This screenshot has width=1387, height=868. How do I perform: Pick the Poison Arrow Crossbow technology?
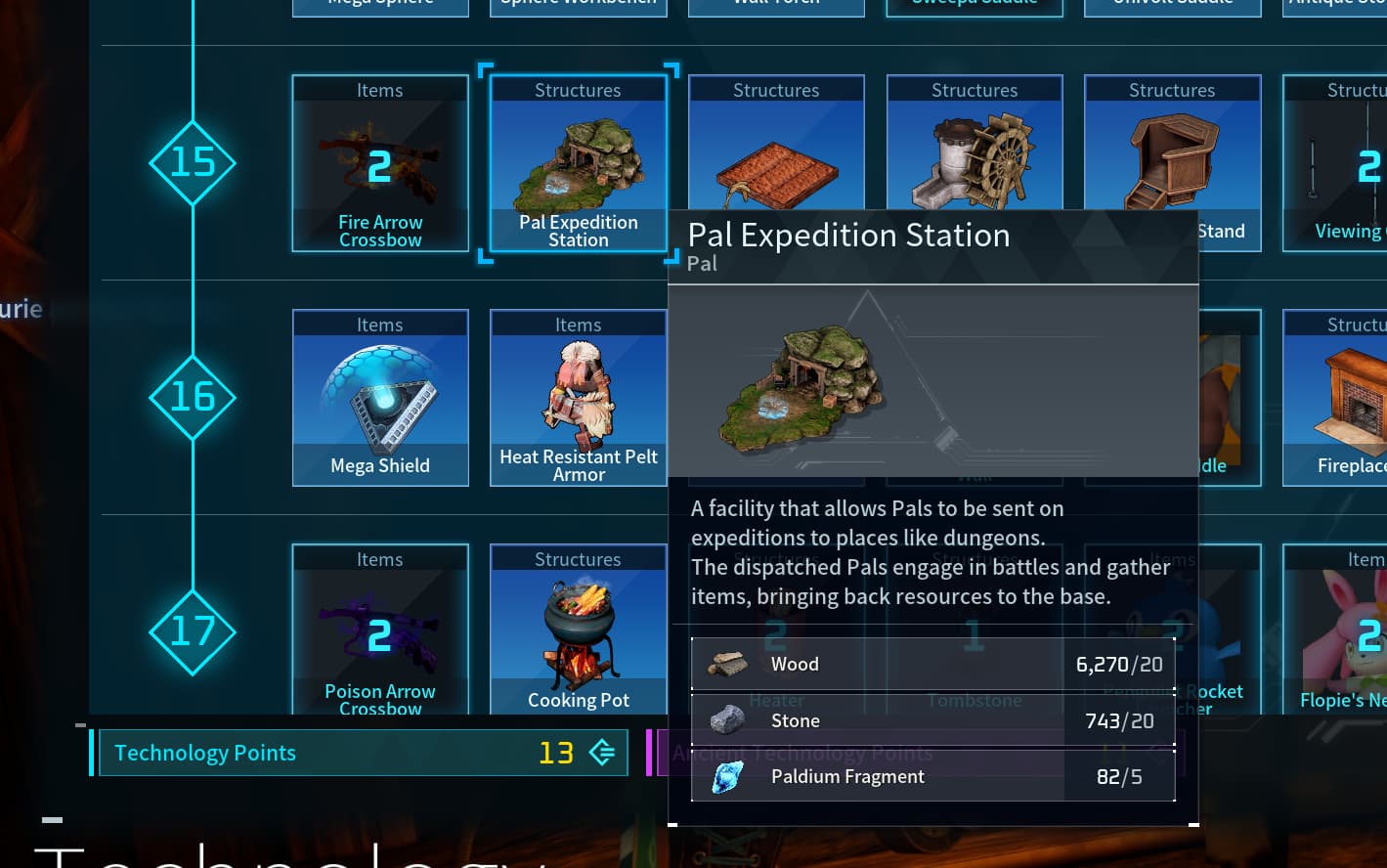[380, 630]
